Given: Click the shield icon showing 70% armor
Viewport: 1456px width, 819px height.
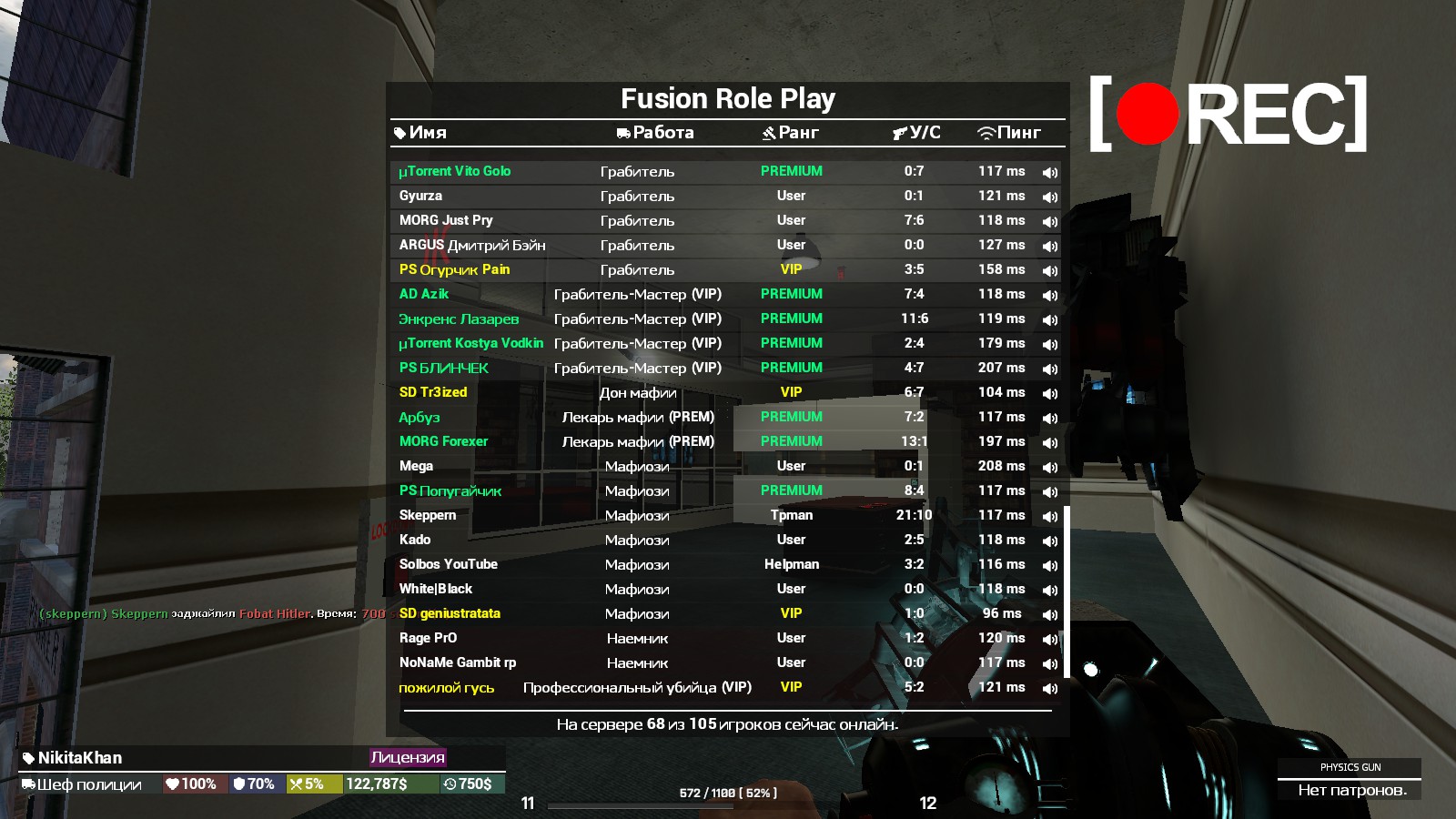Looking at the screenshot, I should point(238,783).
